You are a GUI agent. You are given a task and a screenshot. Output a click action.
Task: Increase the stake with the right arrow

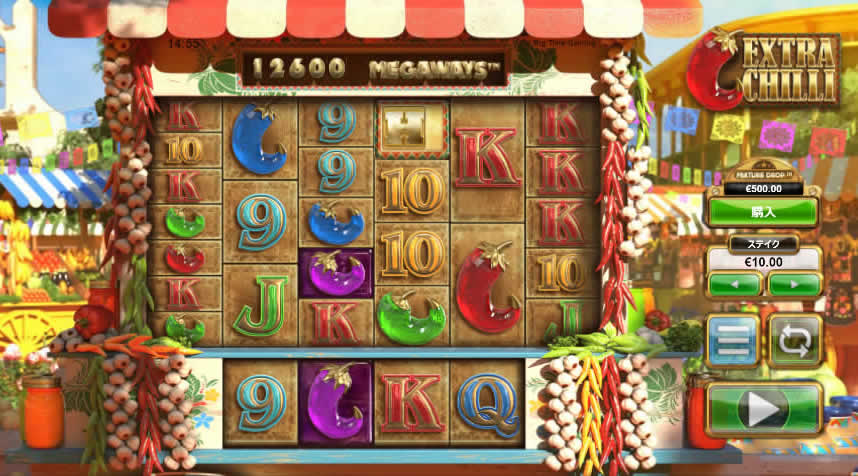(794, 284)
